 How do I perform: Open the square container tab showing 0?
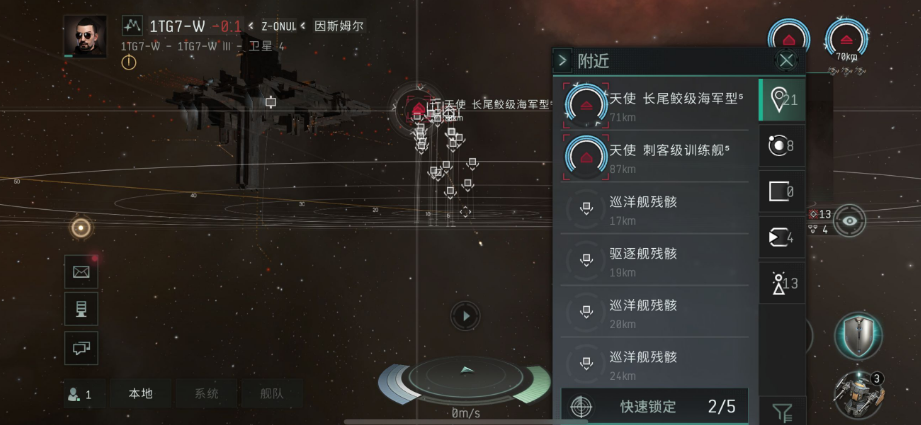[x=781, y=191]
